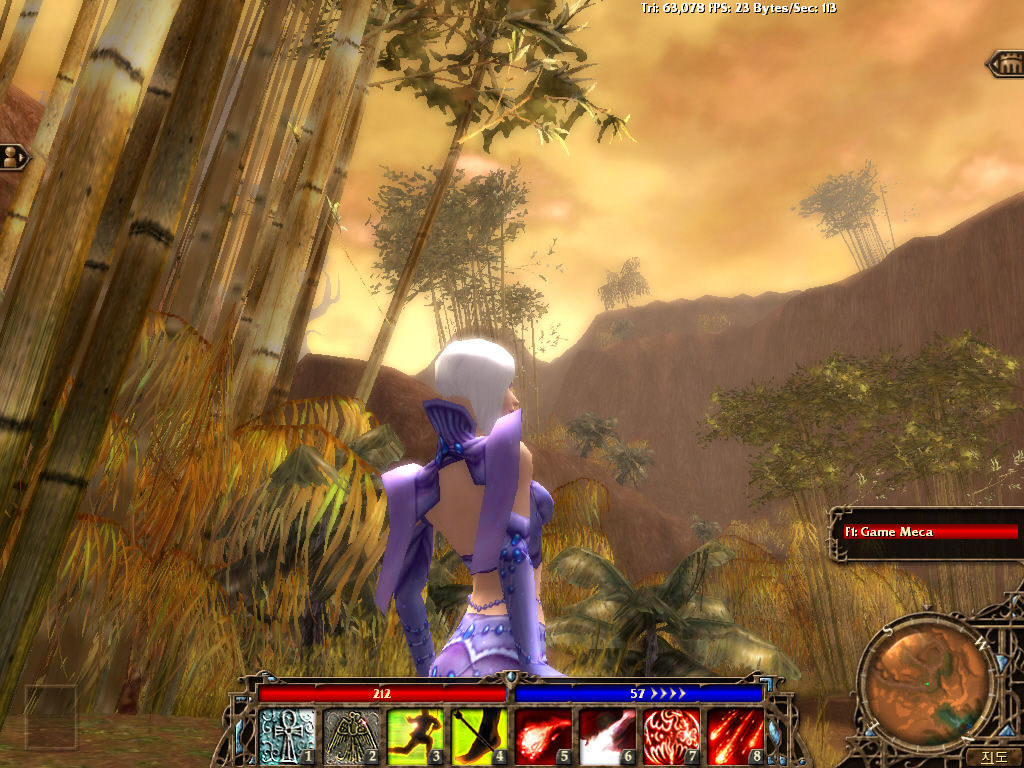The image size is (1024, 768).
Task: Select the foot and arrow skill in slot 4
Action: click(x=480, y=737)
